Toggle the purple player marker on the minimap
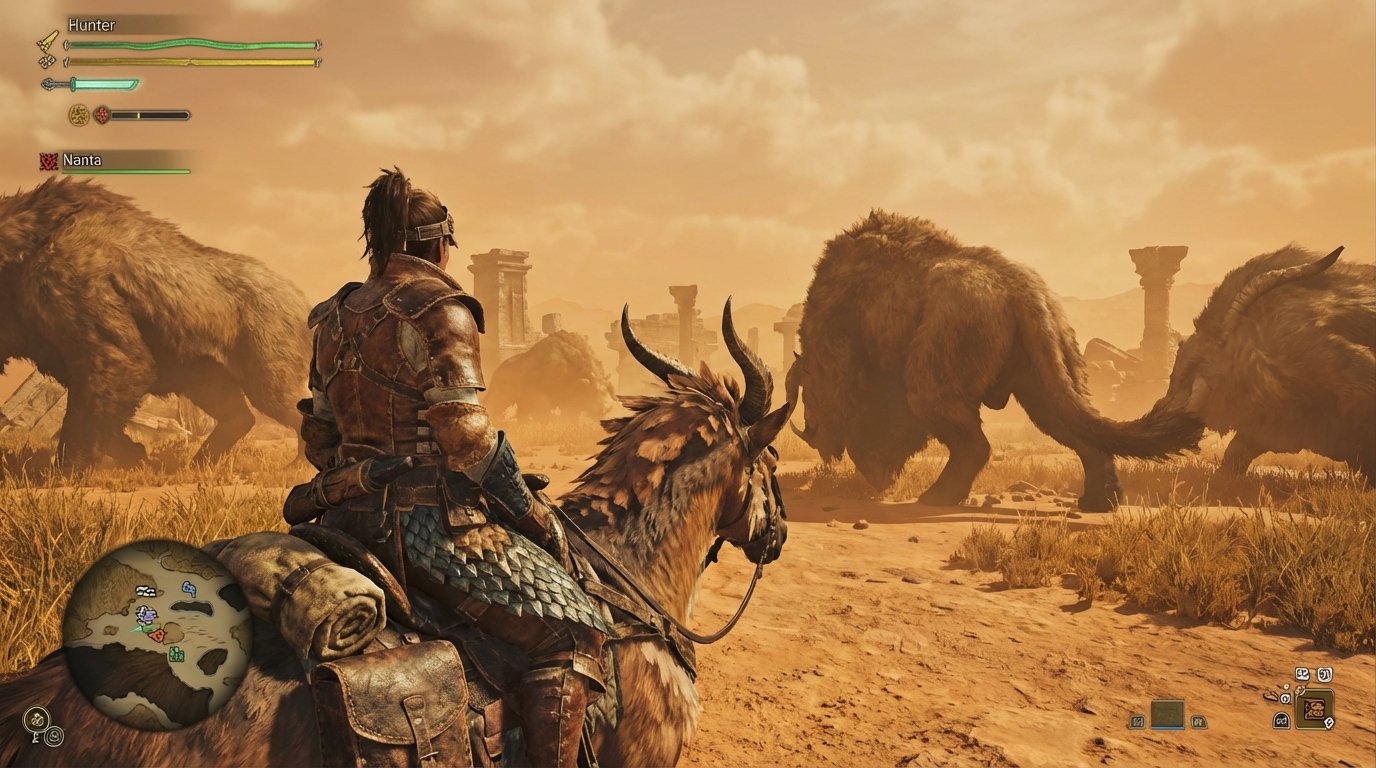1376x768 pixels. [x=146, y=614]
